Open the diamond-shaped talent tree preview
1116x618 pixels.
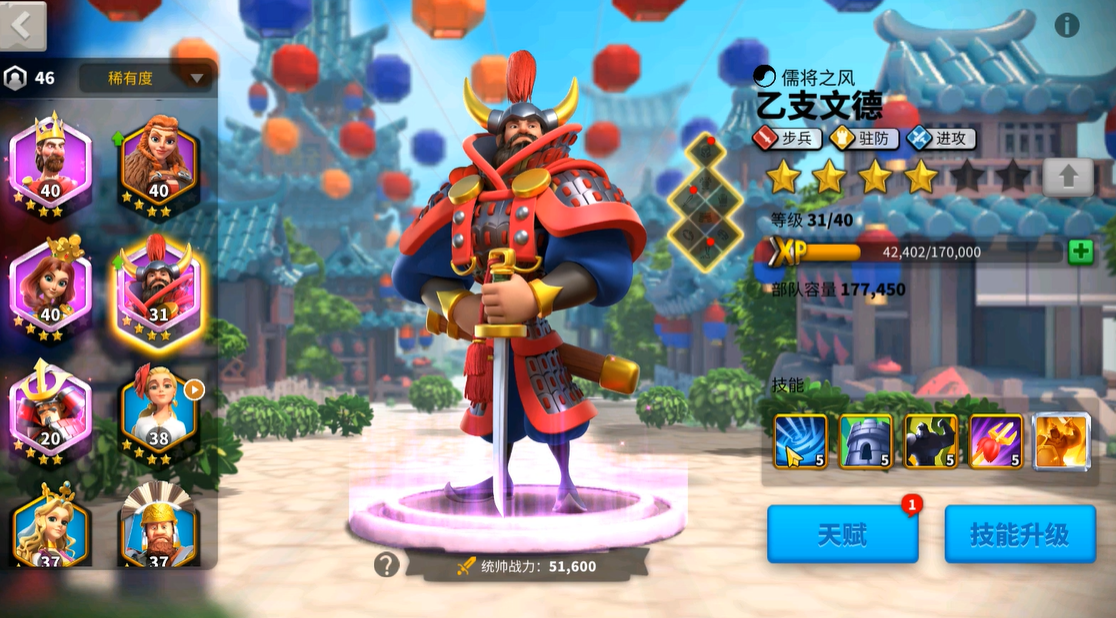[x=706, y=202]
